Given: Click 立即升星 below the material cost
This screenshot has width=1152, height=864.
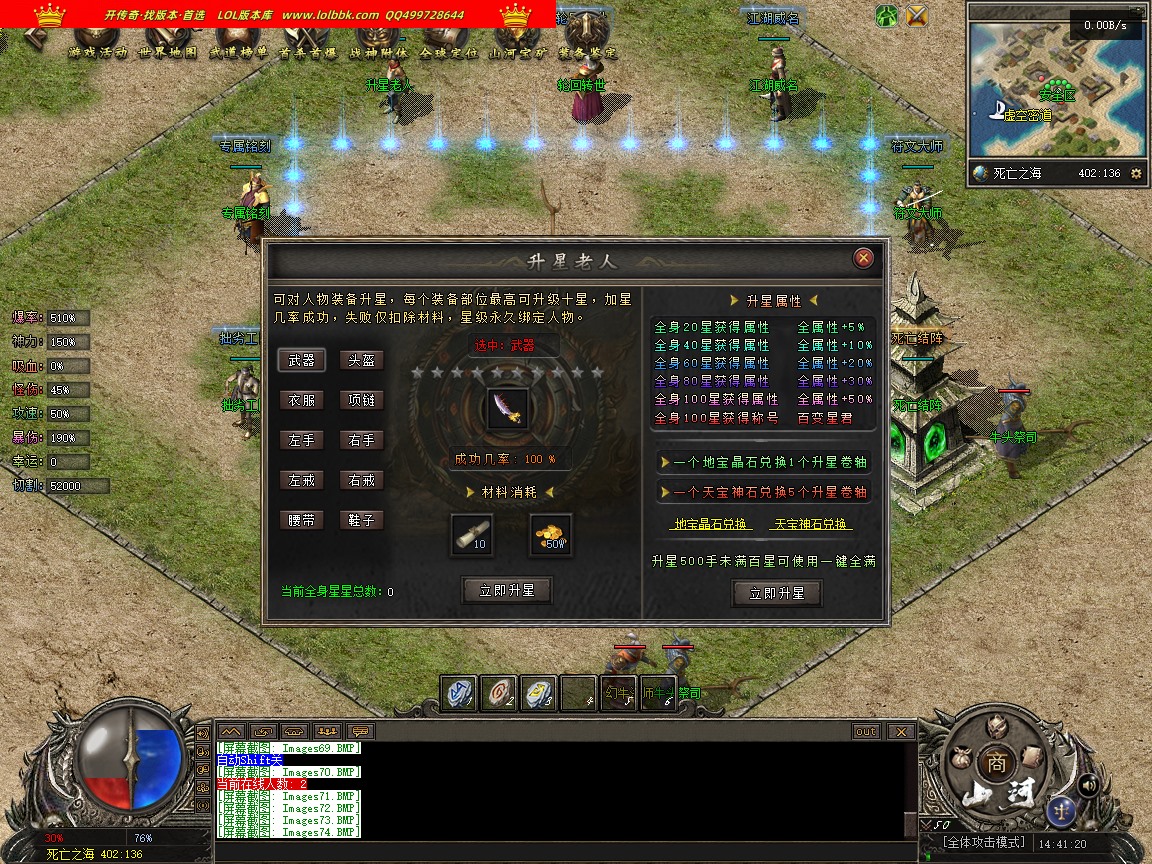Looking at the screenshot, I should coord(507,591).
